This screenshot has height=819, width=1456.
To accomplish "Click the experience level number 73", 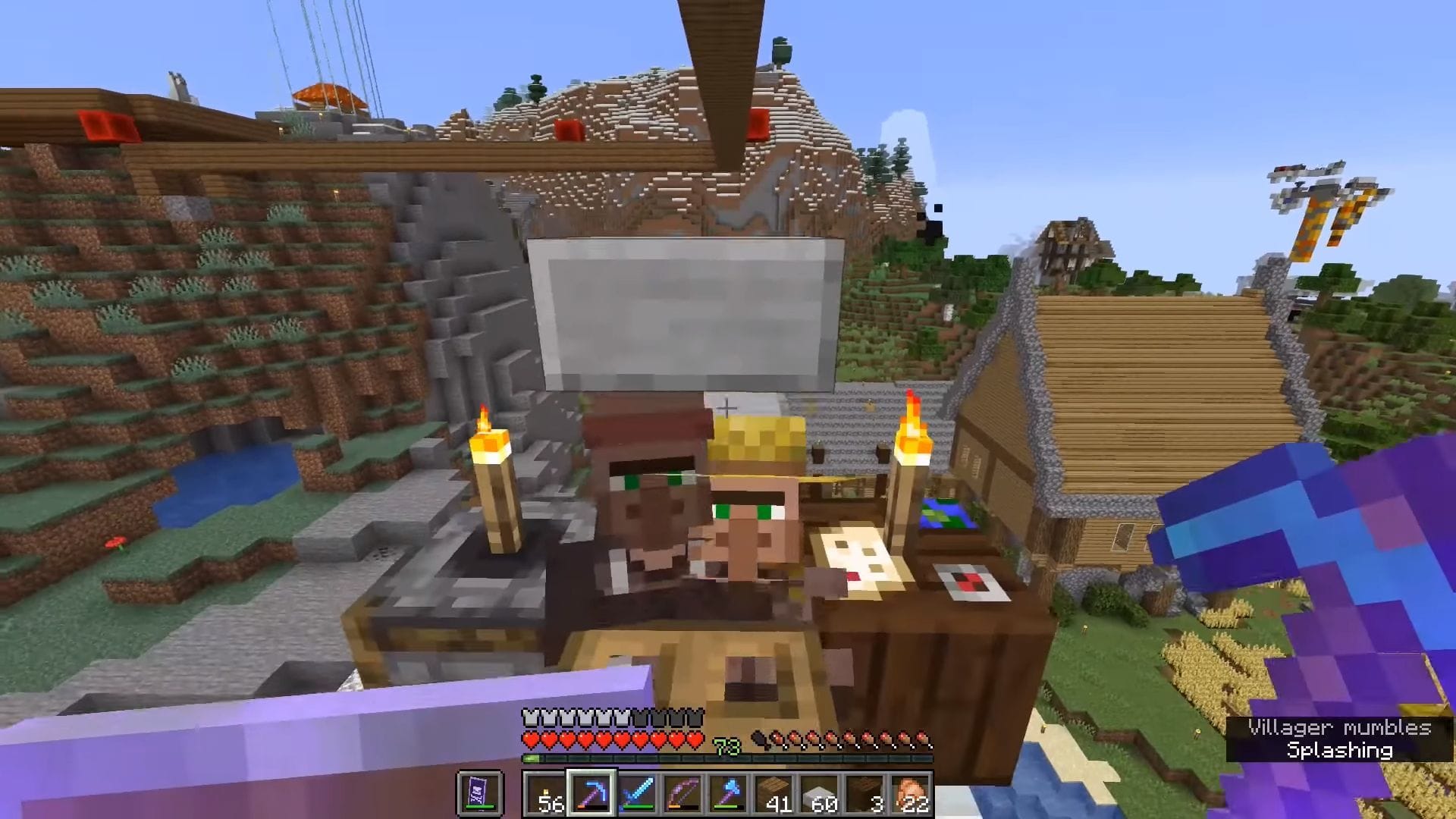I will (726, 746).
